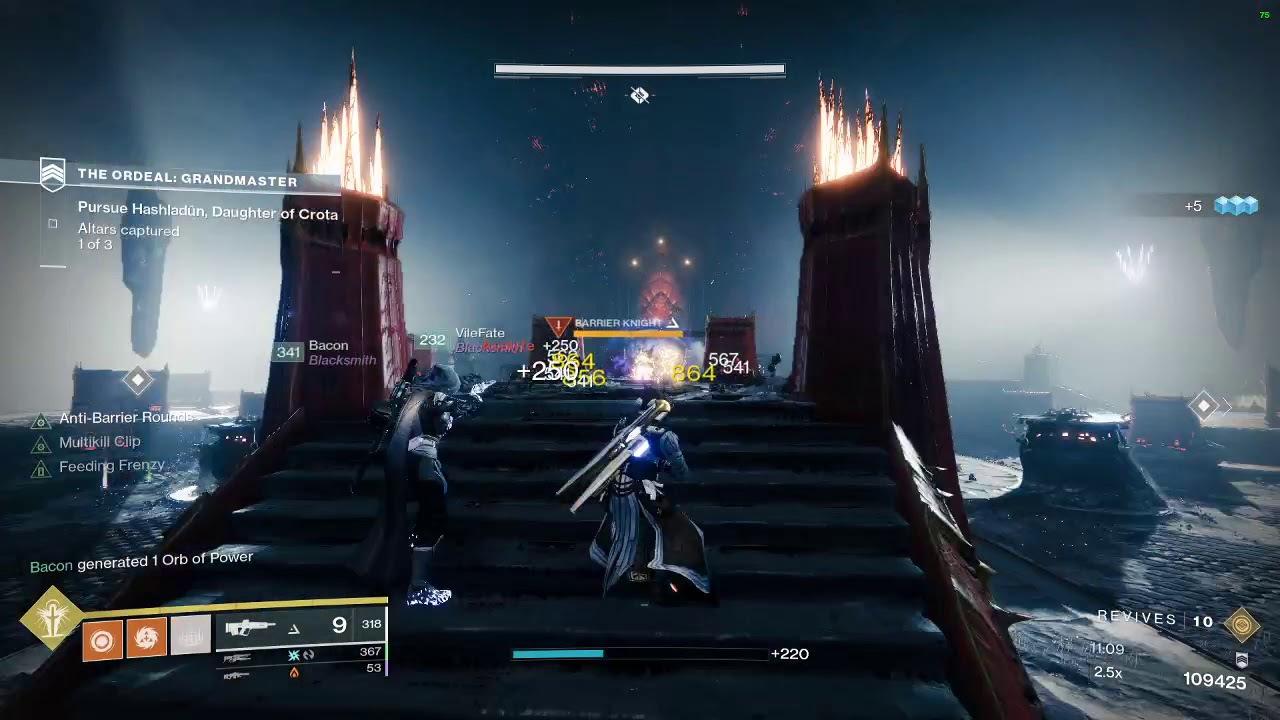Use the orange swirl melee ability icon

coord(146,637)
